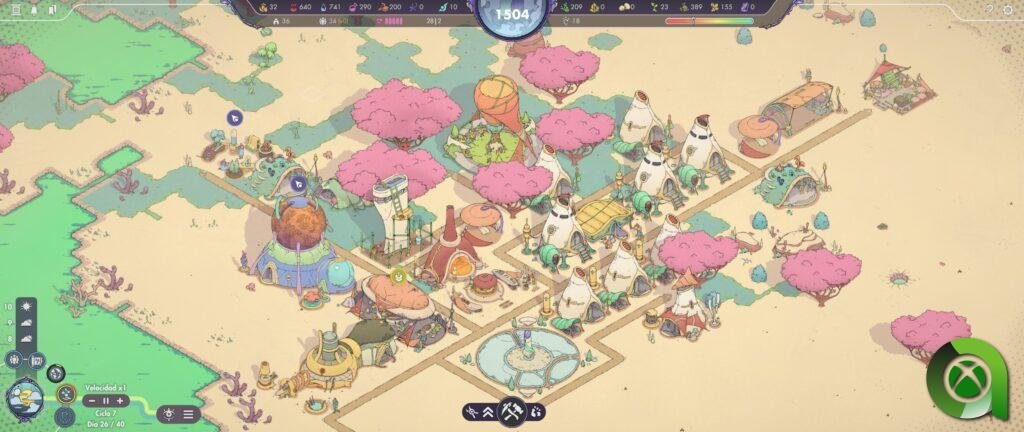The image size is (1024, 432).
Task: Toggle the eye visibility overlay button
Action: [168, 413]
